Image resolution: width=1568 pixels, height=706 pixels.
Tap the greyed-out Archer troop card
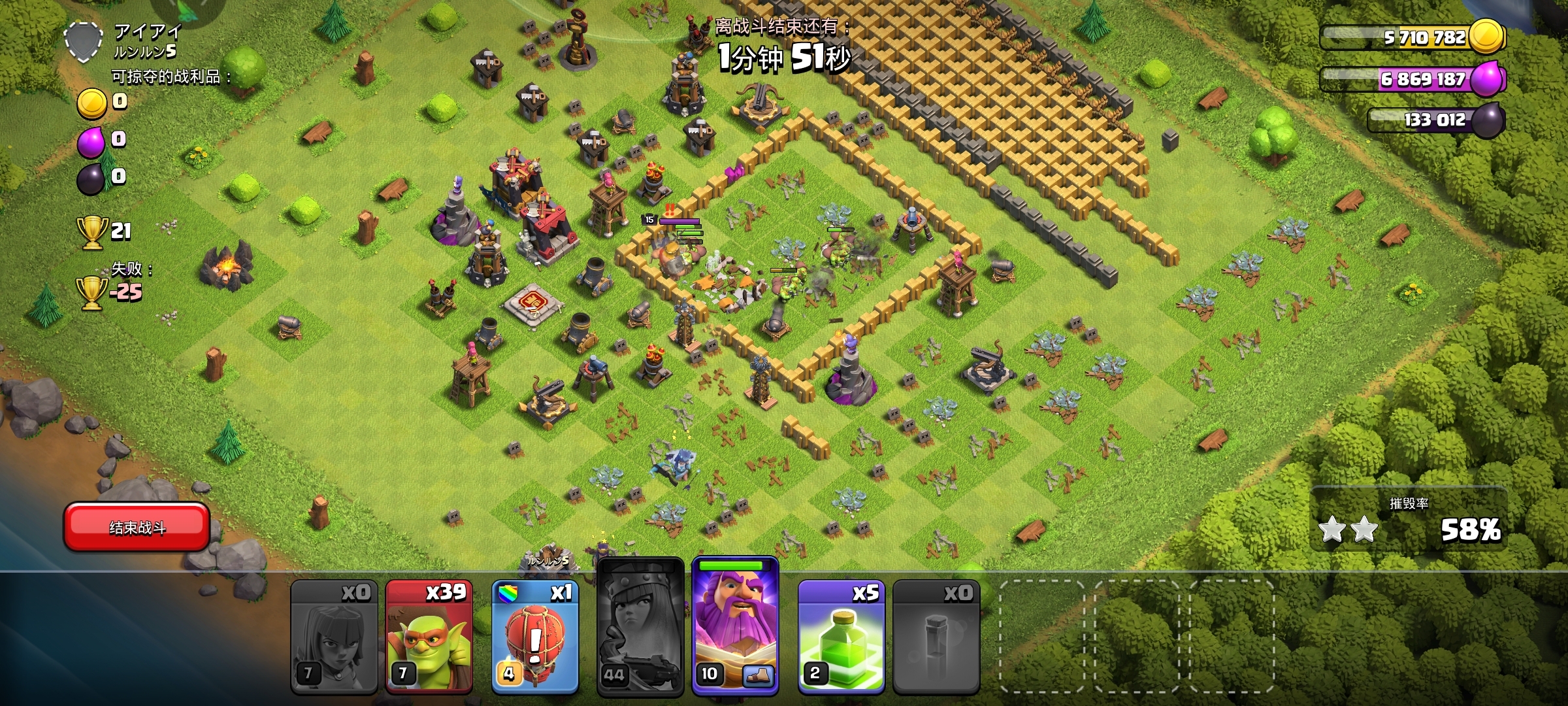pos(334,636)
